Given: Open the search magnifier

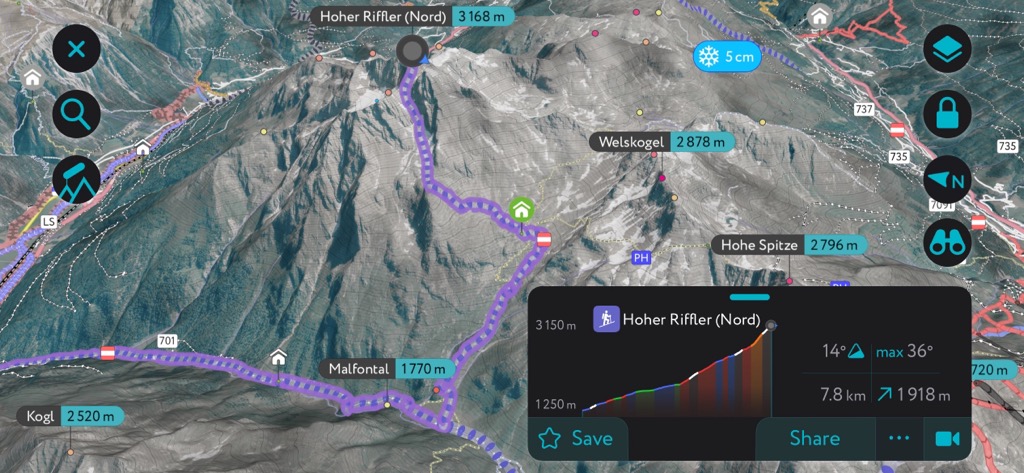Looking at the screenshot, I should click(x=77, y=113).
